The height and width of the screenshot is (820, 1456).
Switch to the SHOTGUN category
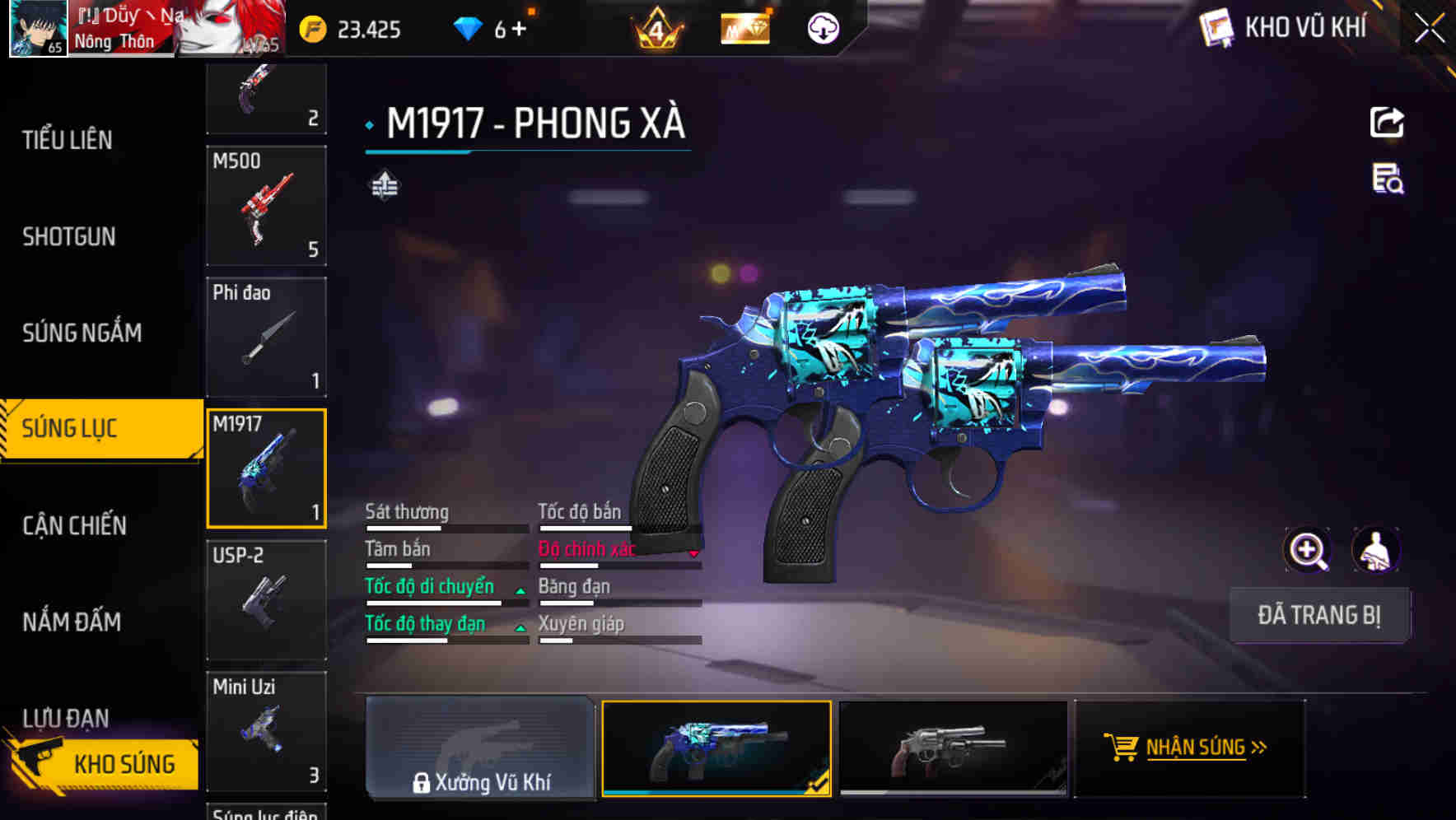[x=68, y=236]
